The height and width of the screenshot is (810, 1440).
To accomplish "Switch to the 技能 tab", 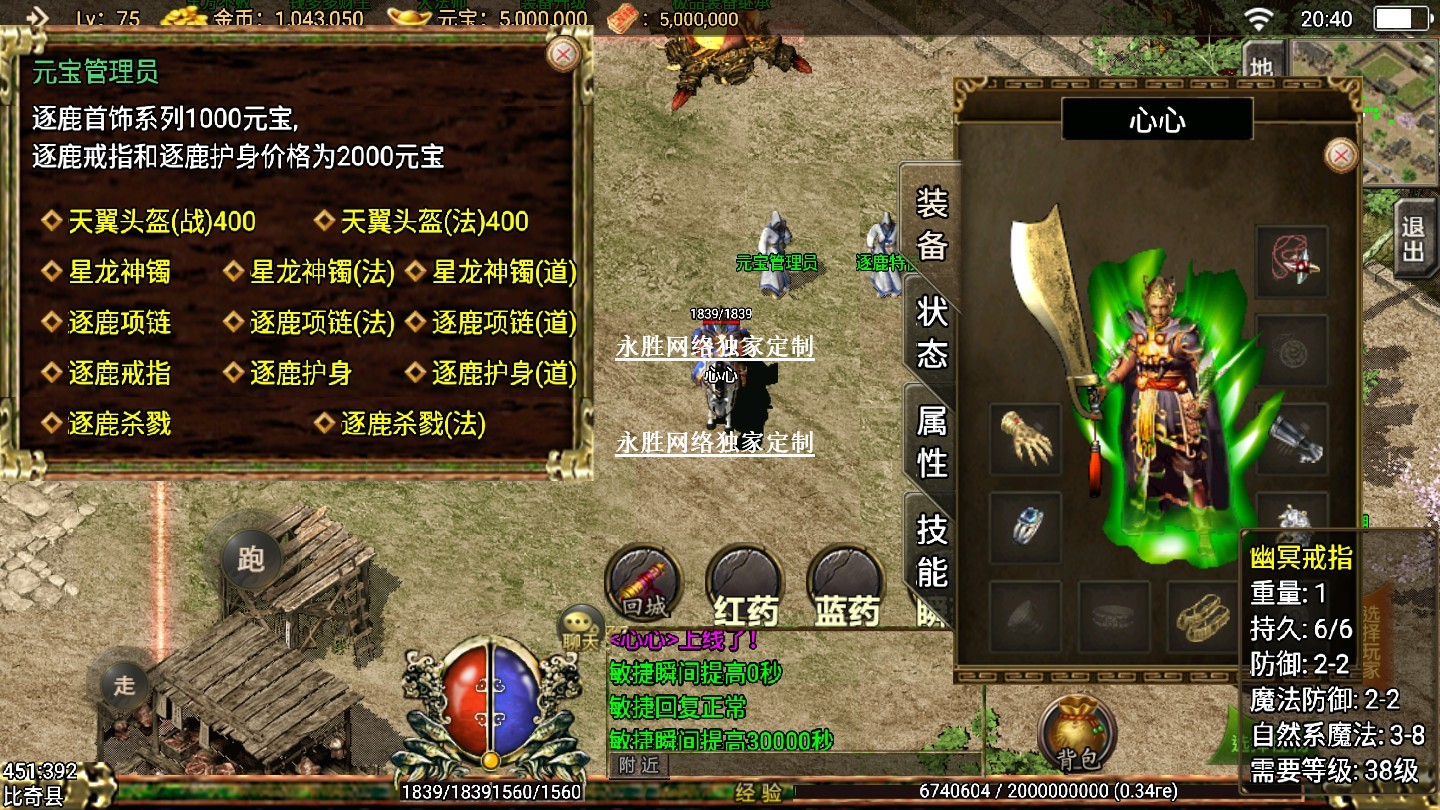I will pyautogui.click(x=931, y=550).
